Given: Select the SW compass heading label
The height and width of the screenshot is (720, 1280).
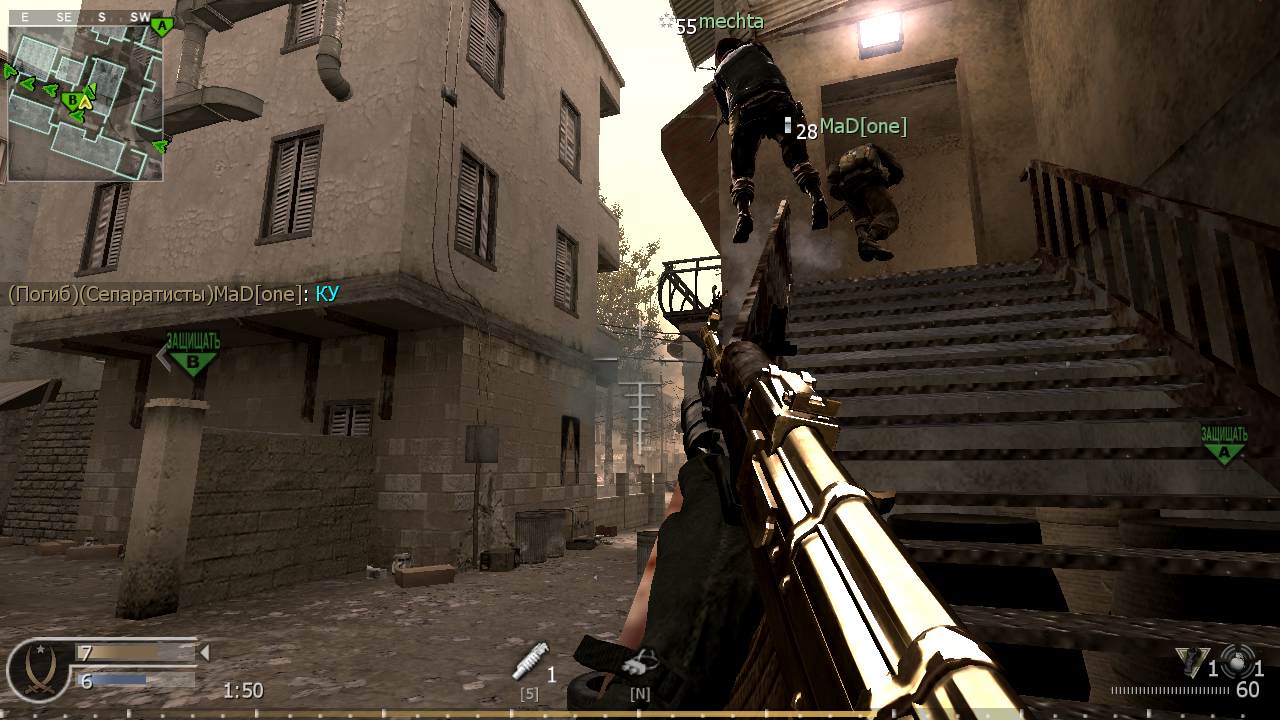Looking at the screenshot, I should click(x=140, y=17).
